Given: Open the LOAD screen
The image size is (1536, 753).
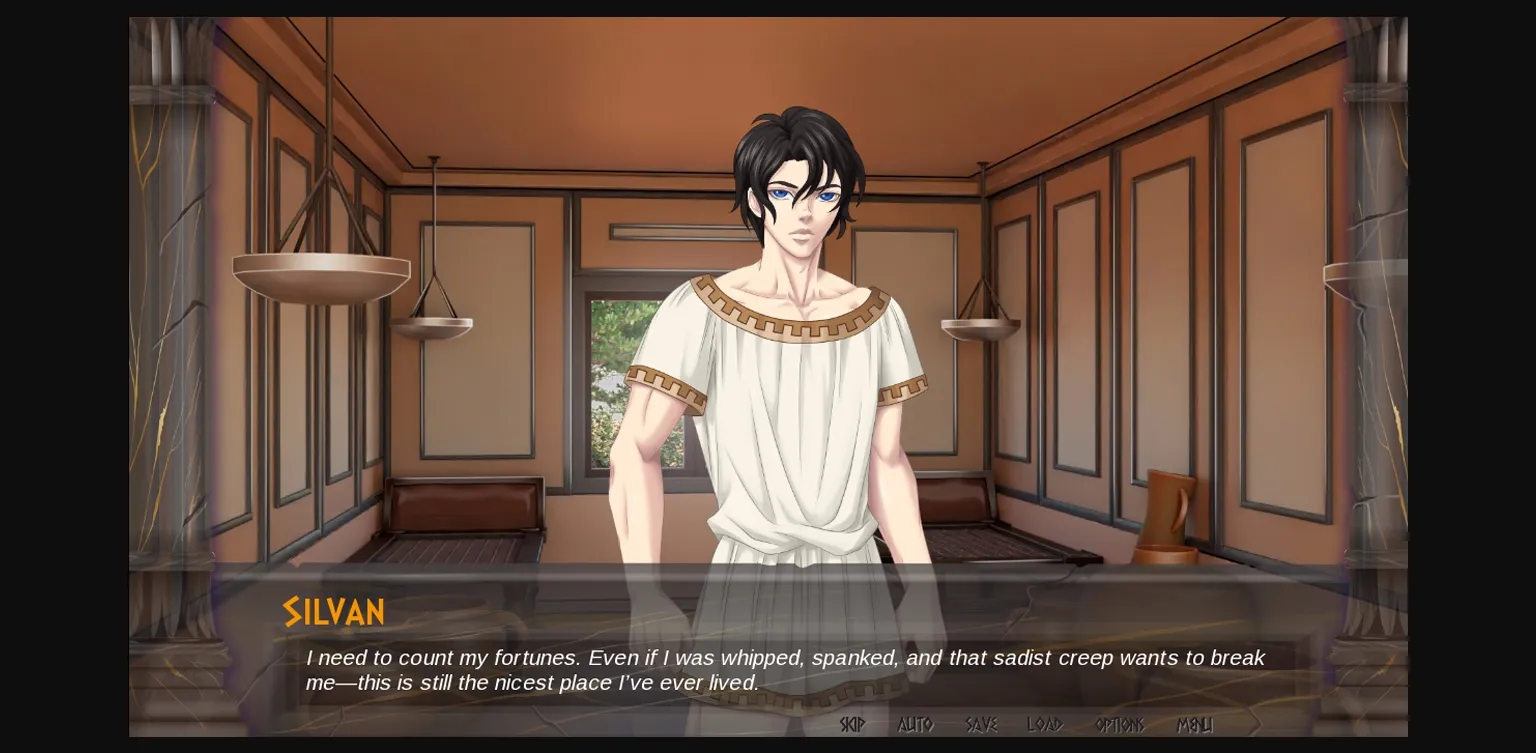Looking at the screenshot, I should click(1043, 724).
